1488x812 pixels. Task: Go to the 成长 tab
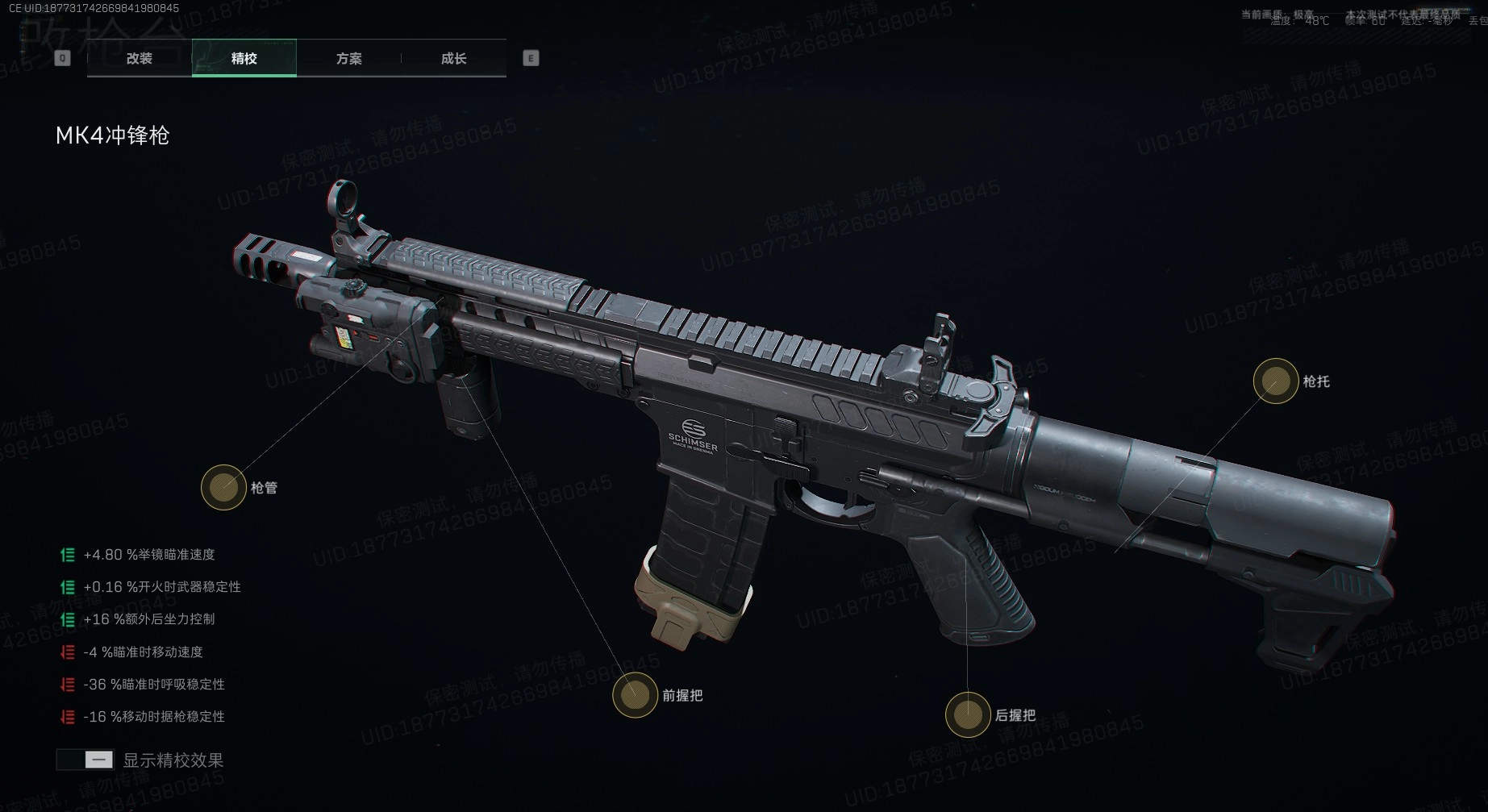pyautogui.click(x=453, y=58)
